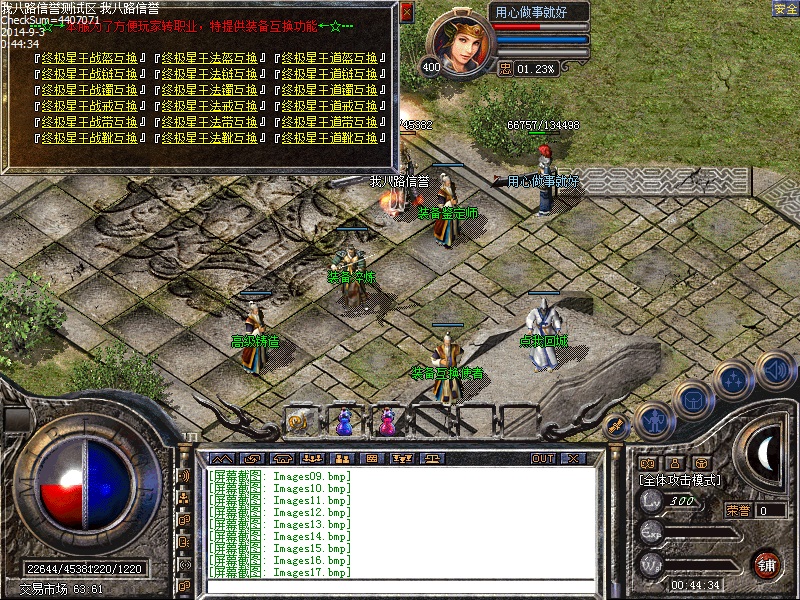Use the red-pink potion in the belt
The width and height of the screenshot is (800, 600).
click(387, 423)
